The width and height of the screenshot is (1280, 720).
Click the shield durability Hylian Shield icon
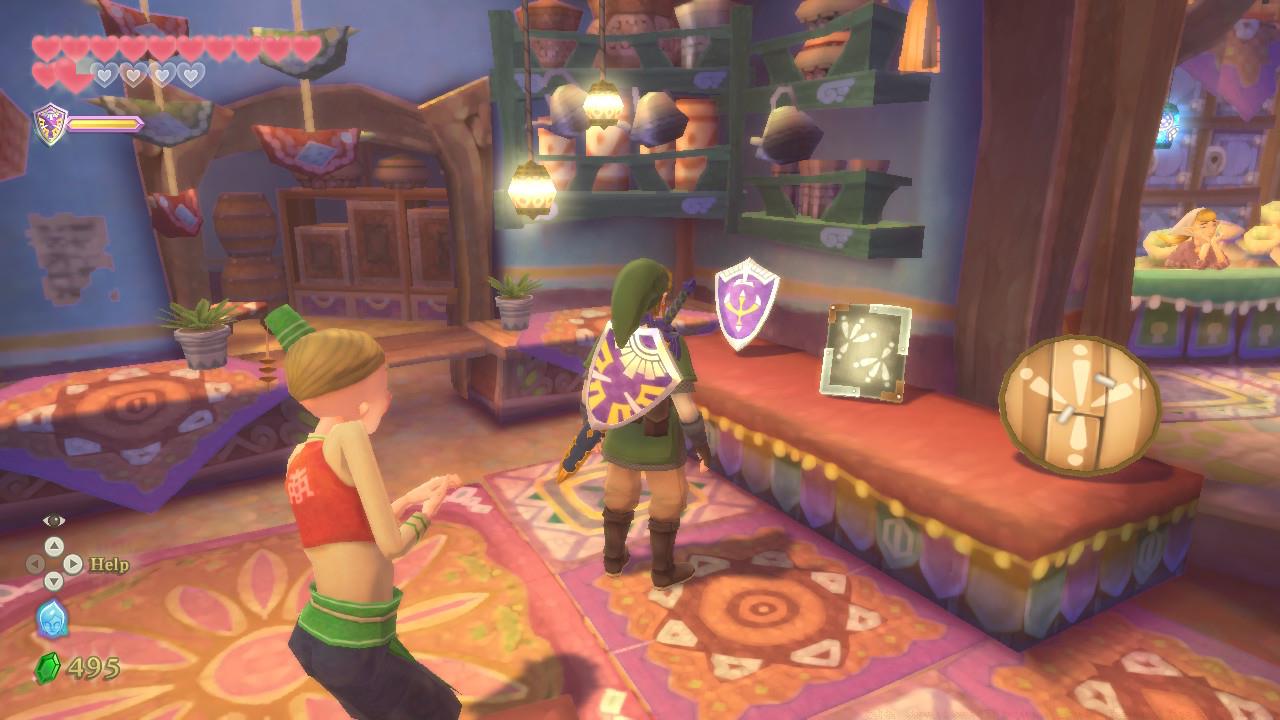pyautogui.click(x=48, y=123)
